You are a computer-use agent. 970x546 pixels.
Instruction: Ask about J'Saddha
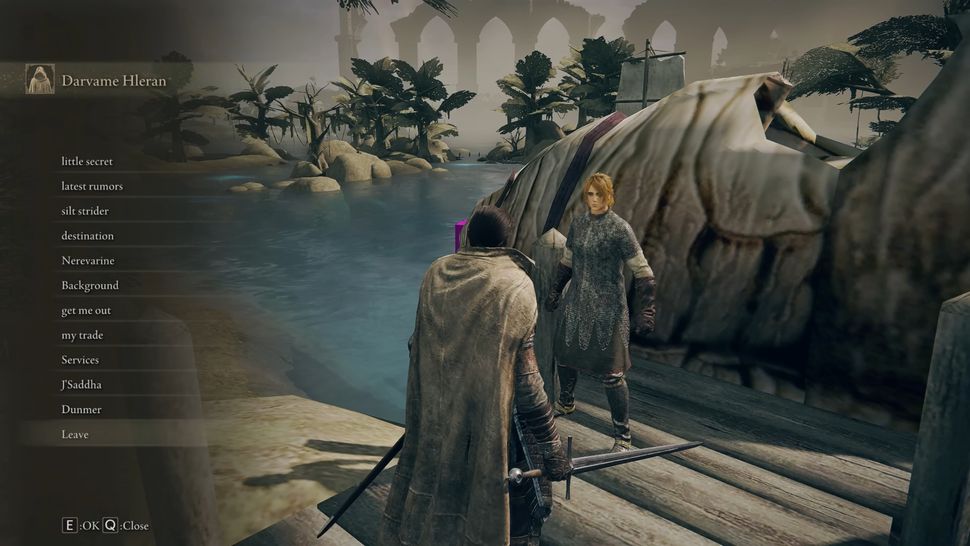pyautogui.click(x=82, y=385)
